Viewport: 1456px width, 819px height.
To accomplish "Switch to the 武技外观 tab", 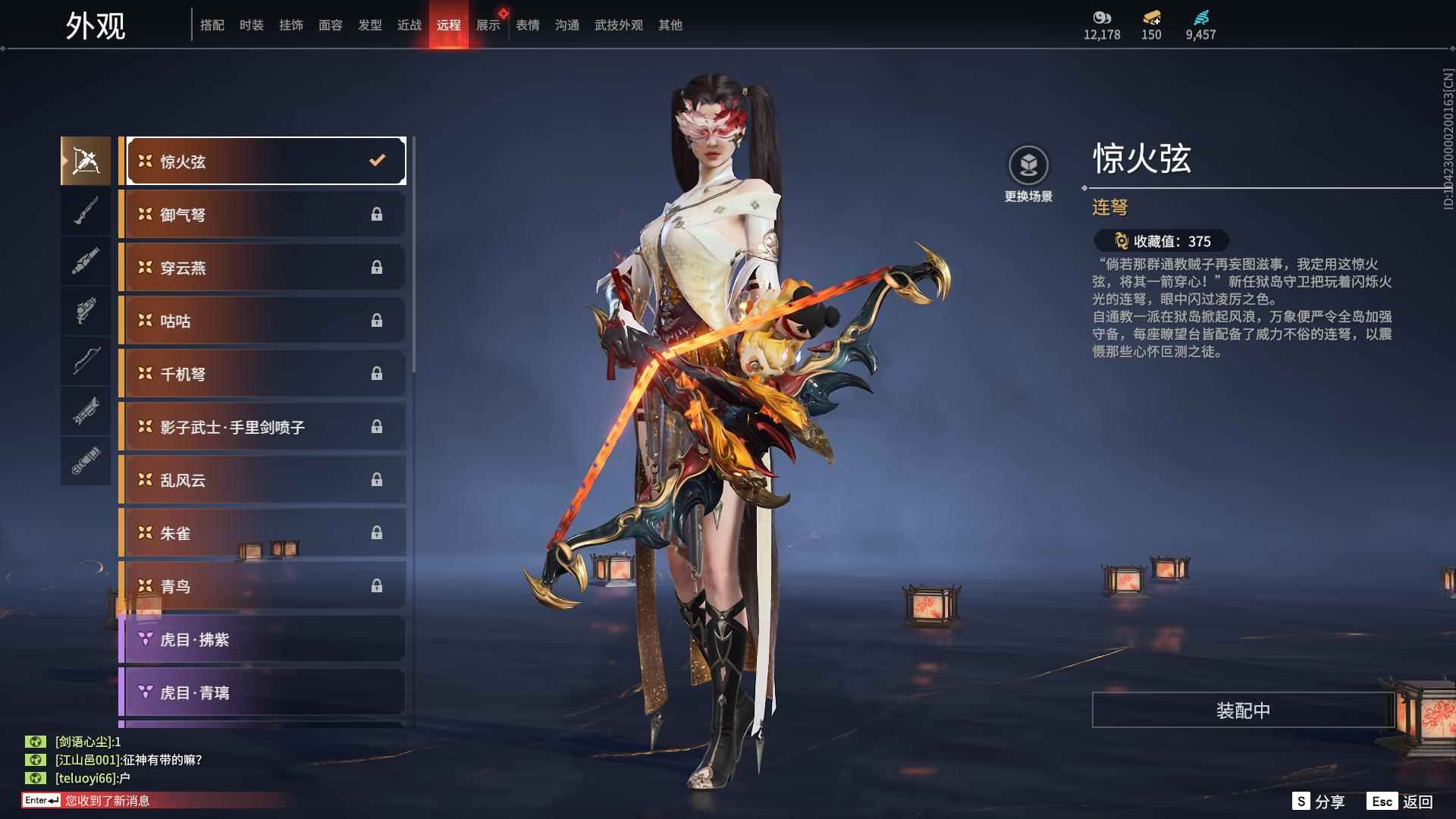I will coord(617,24).
